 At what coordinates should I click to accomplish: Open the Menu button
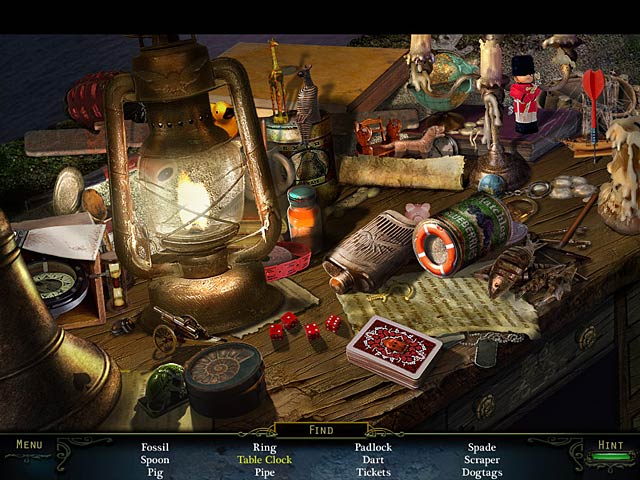(x=29, y=445)
